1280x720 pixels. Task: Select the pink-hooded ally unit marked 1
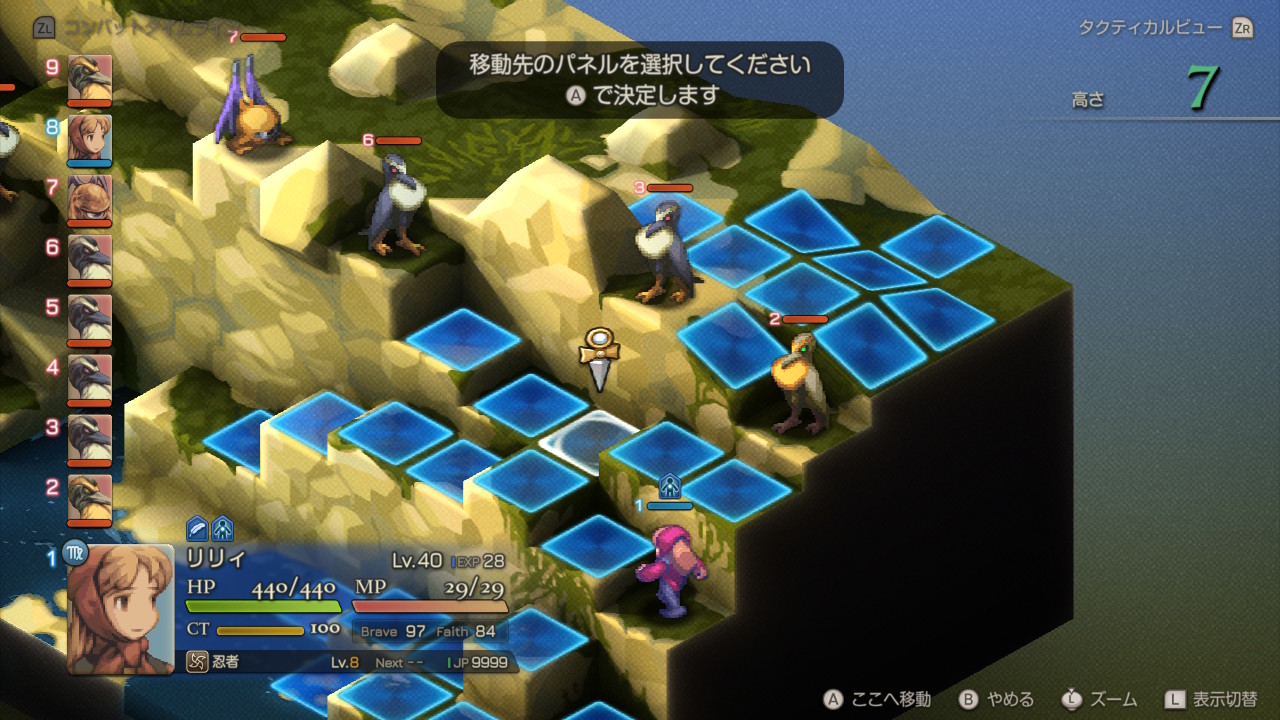(x=669, y=572)
